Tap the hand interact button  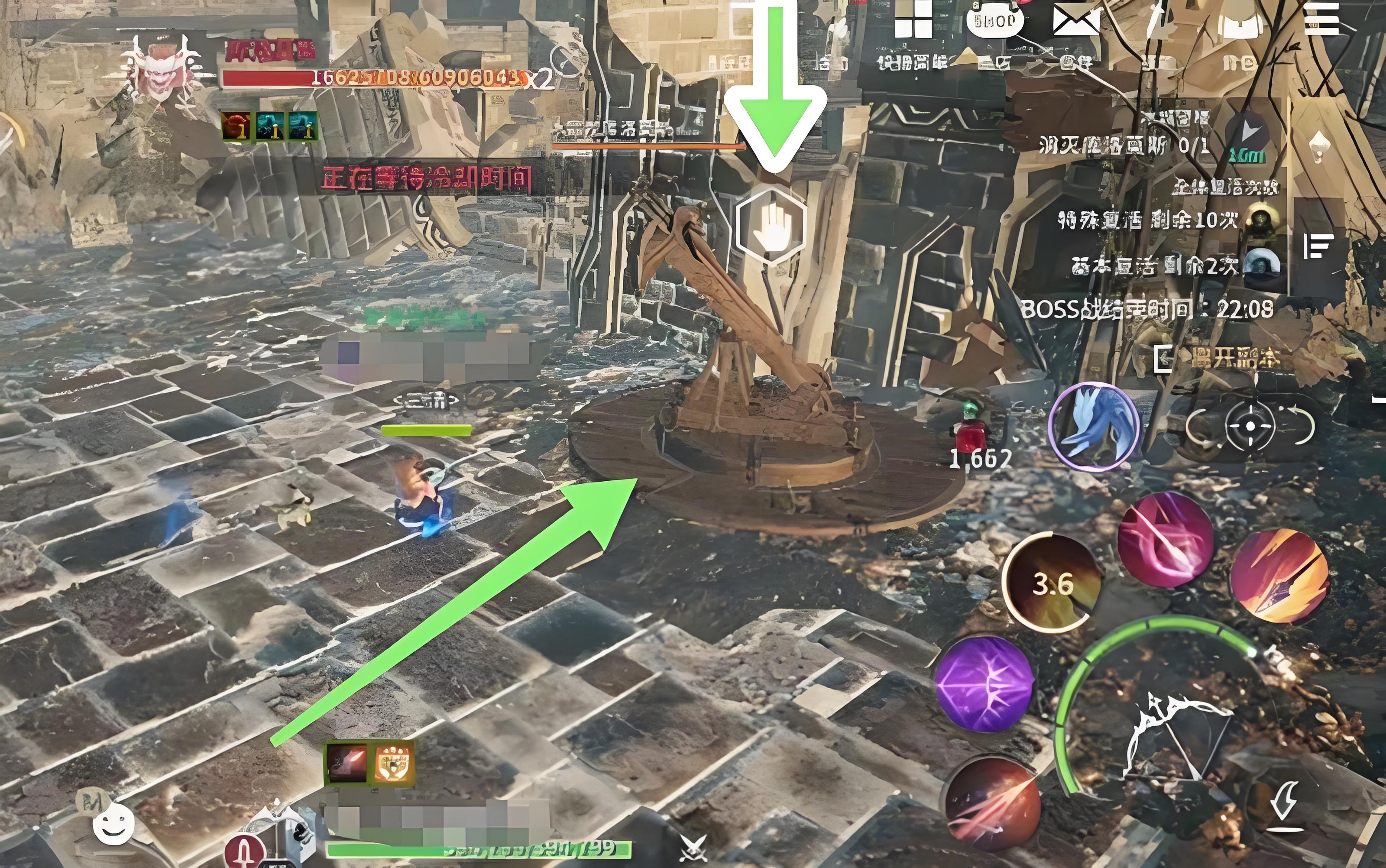point(771,226)
